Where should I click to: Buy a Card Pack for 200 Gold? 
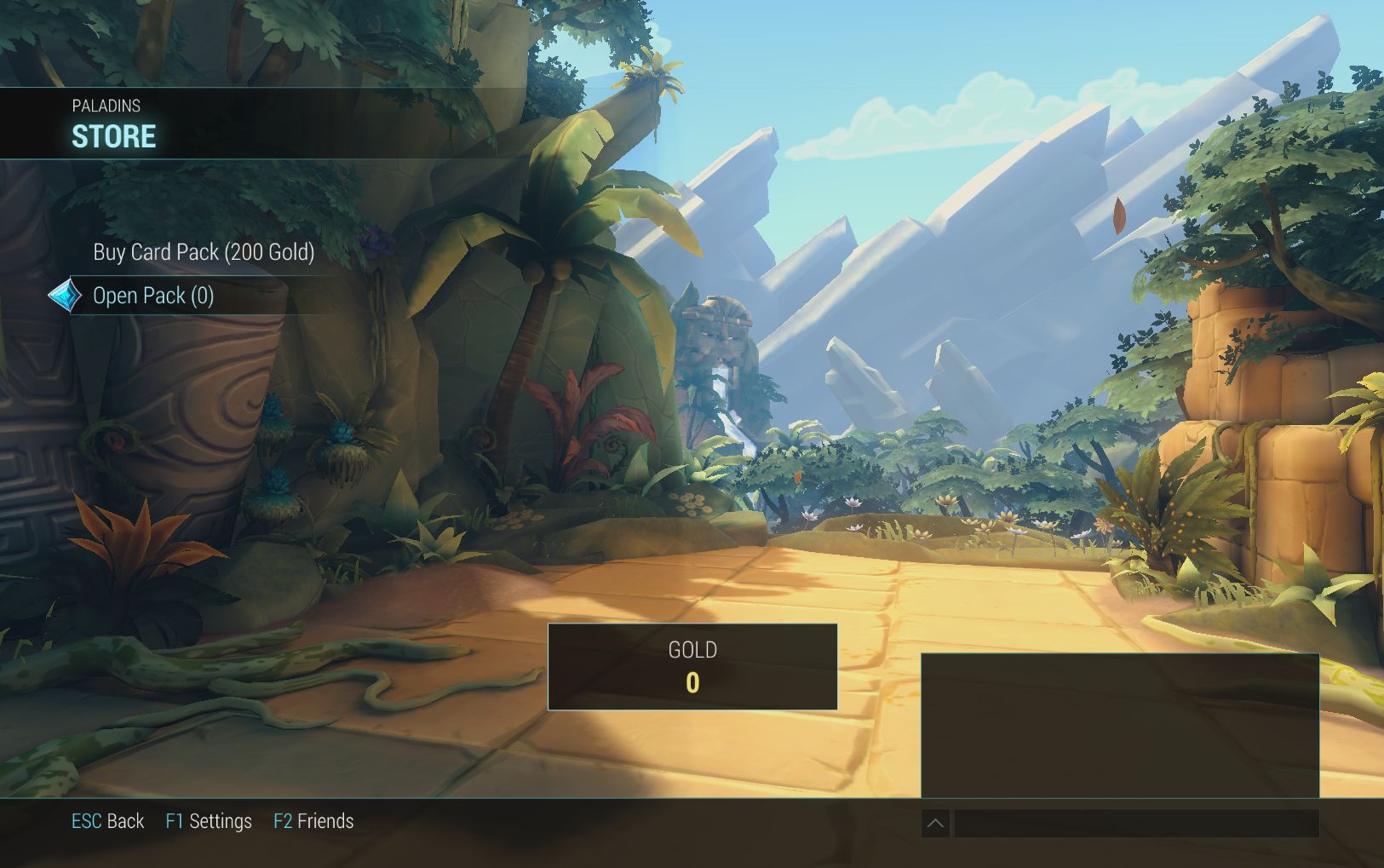(x=204, y=252)
